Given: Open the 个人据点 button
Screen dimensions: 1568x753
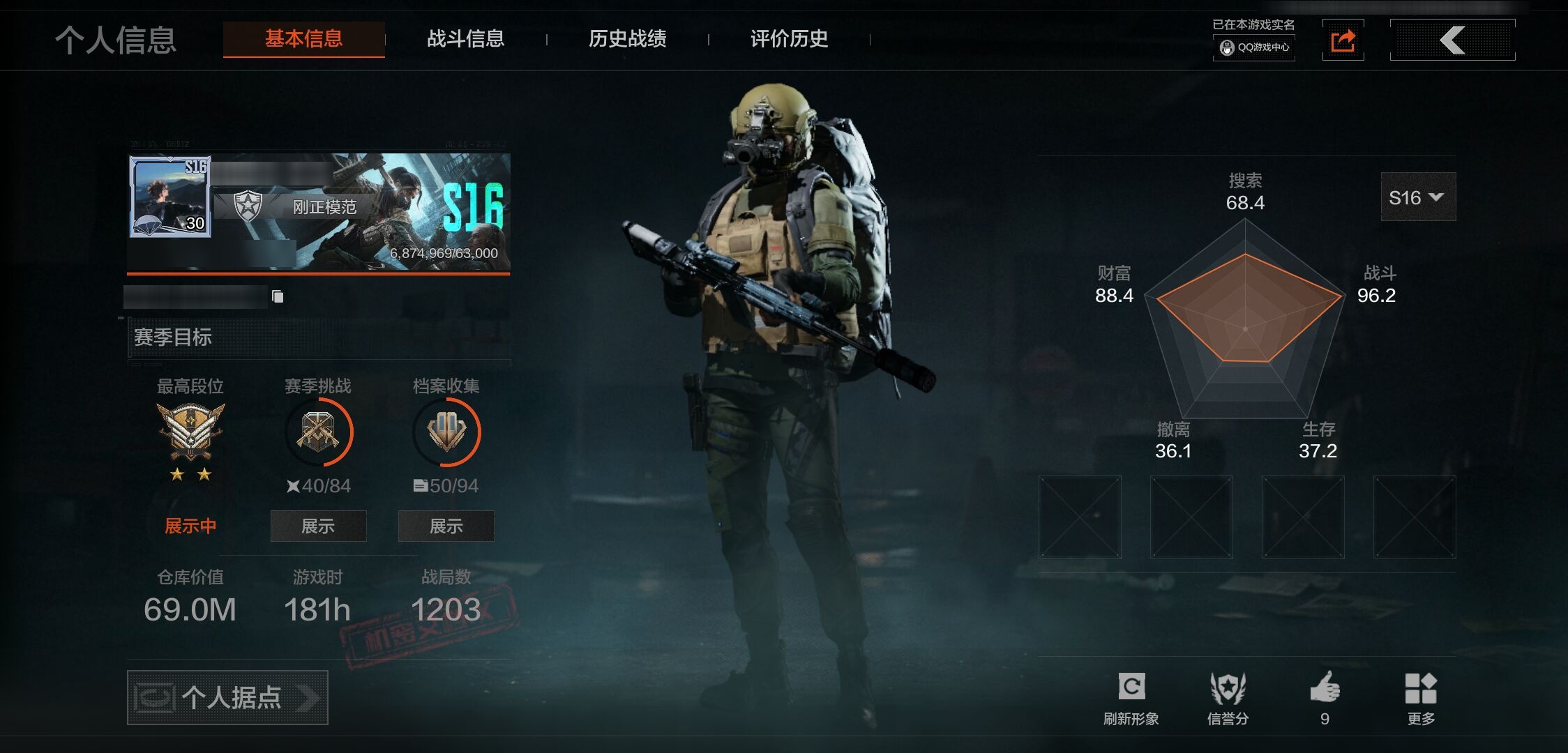Looking at the screenshot, I should tap(227, 697).
